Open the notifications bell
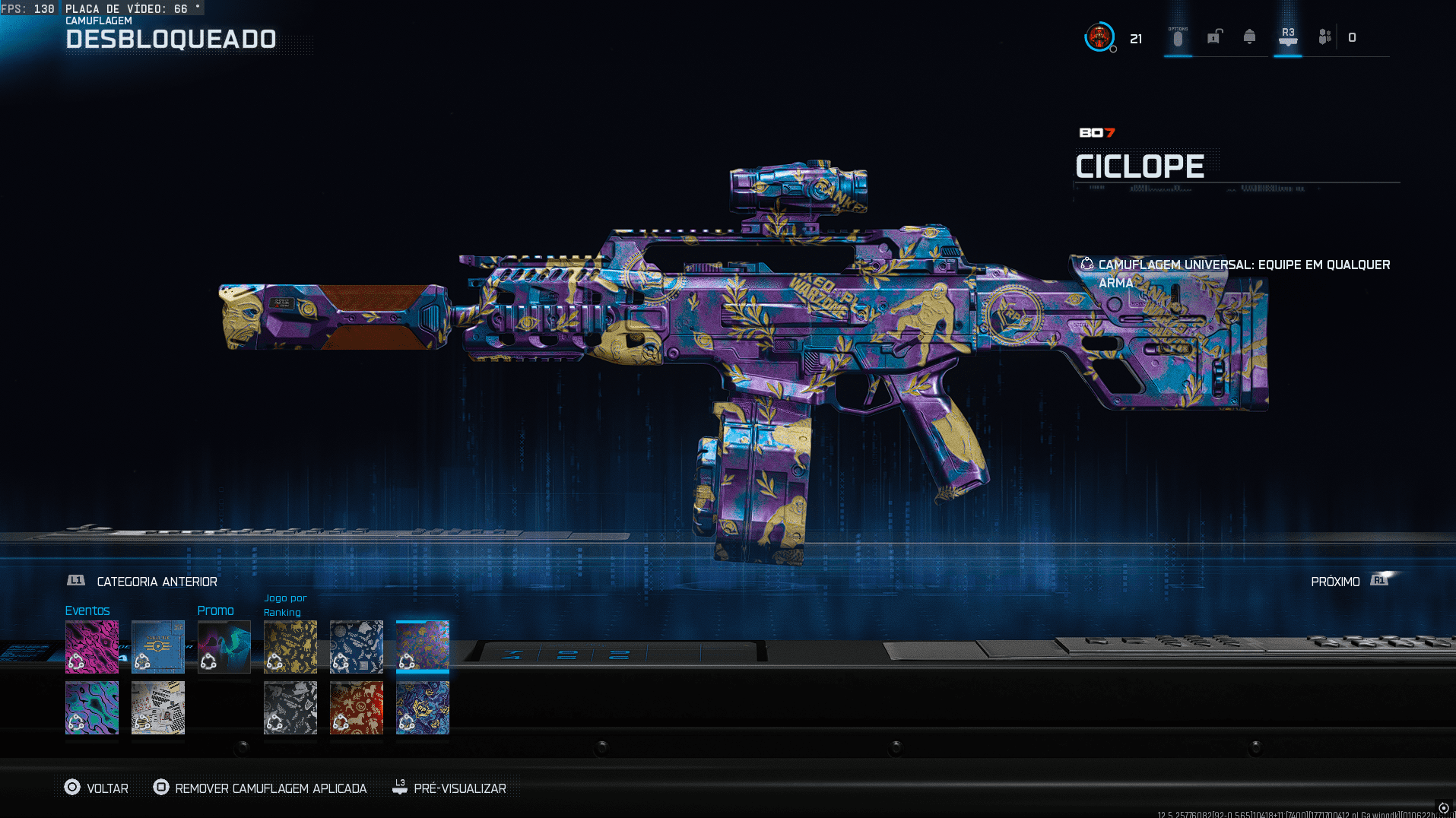 click(1249, 36)
